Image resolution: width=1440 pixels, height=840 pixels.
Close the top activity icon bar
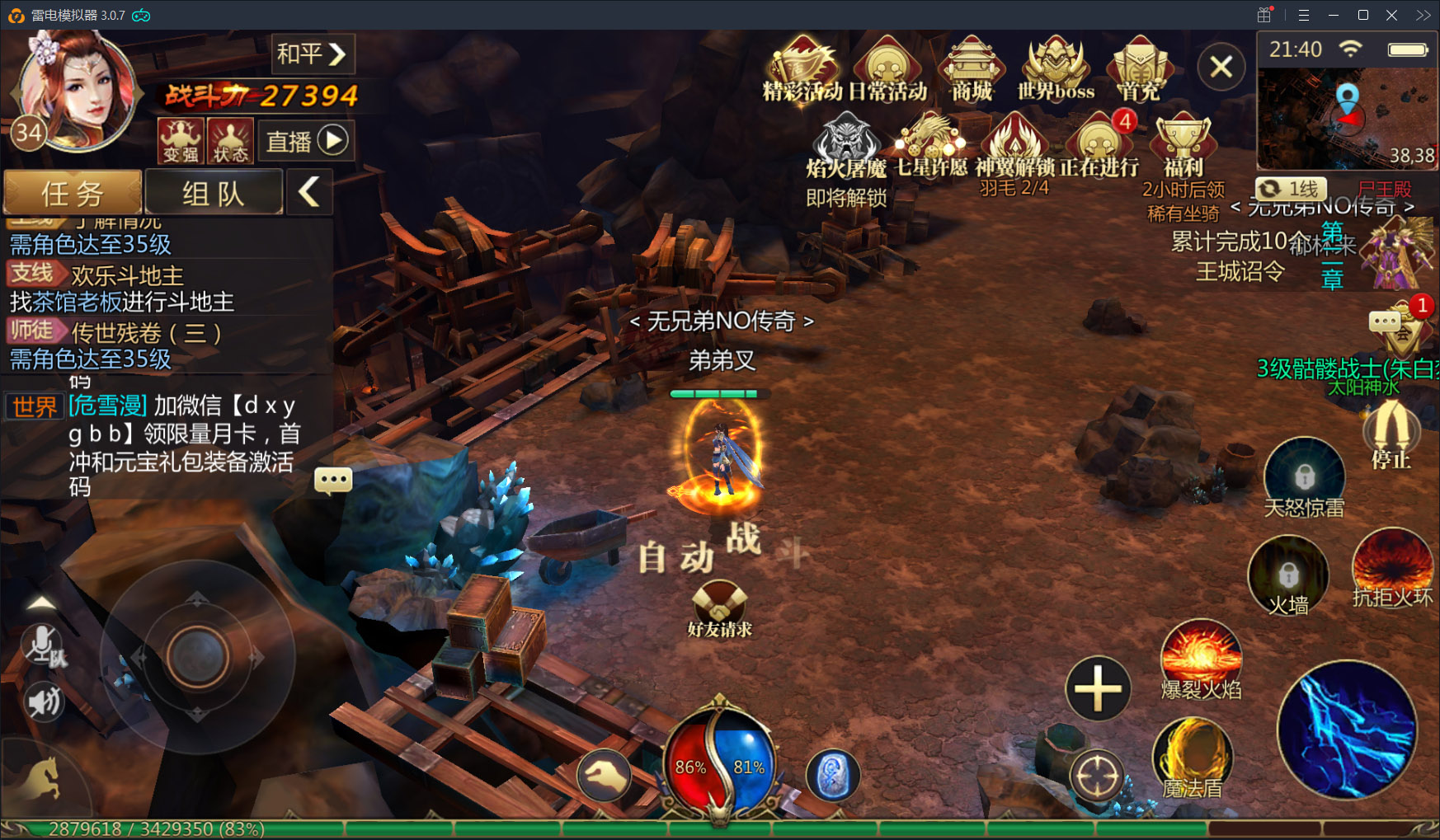coord(1221,67)
